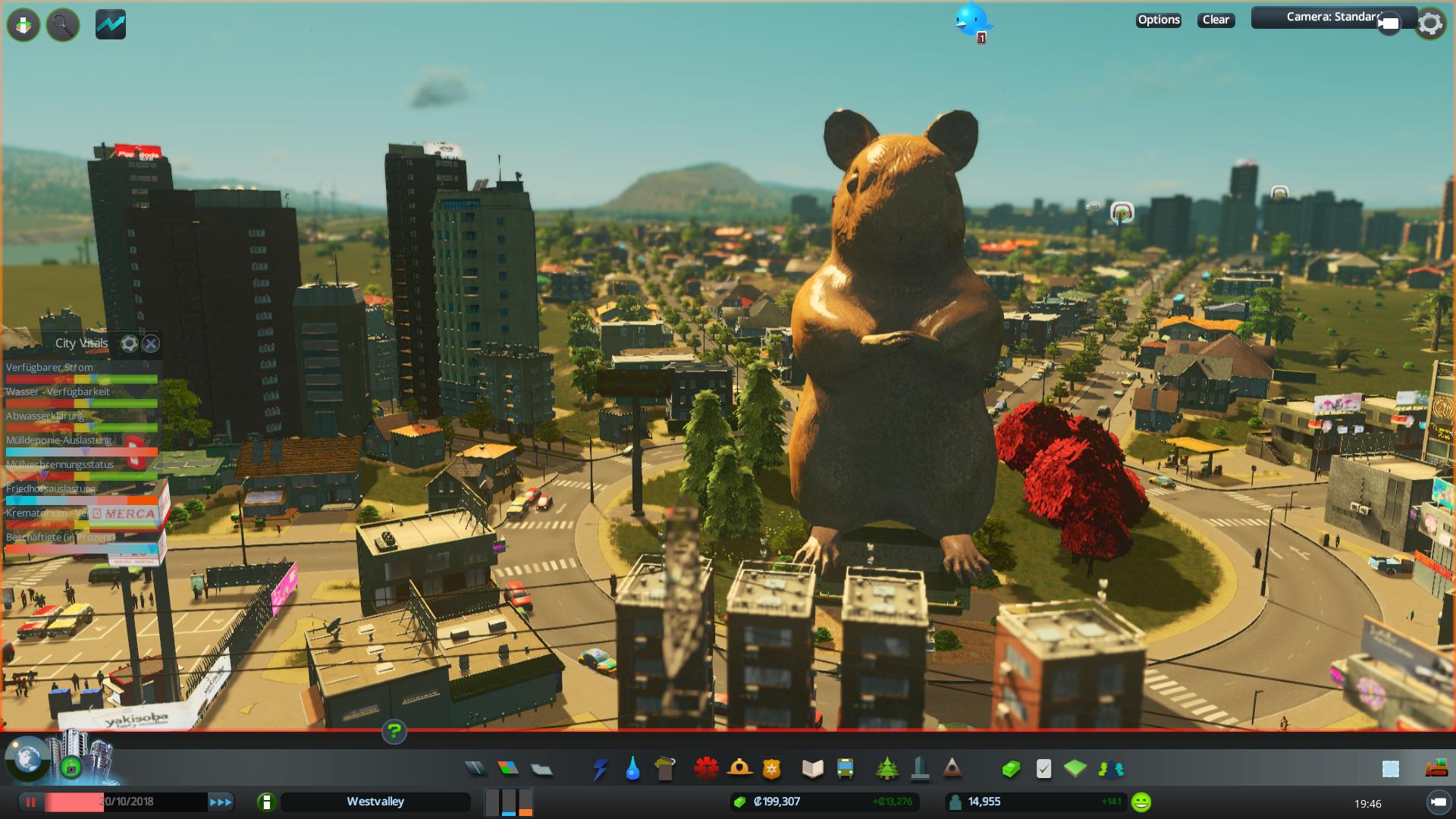Open the economy money panel

1011,769
